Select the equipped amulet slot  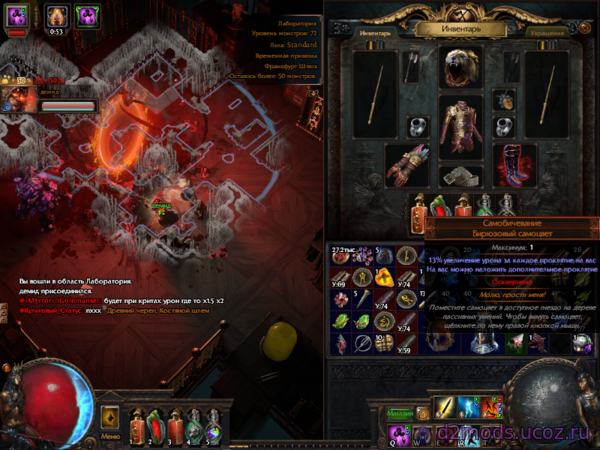[504, 100]
